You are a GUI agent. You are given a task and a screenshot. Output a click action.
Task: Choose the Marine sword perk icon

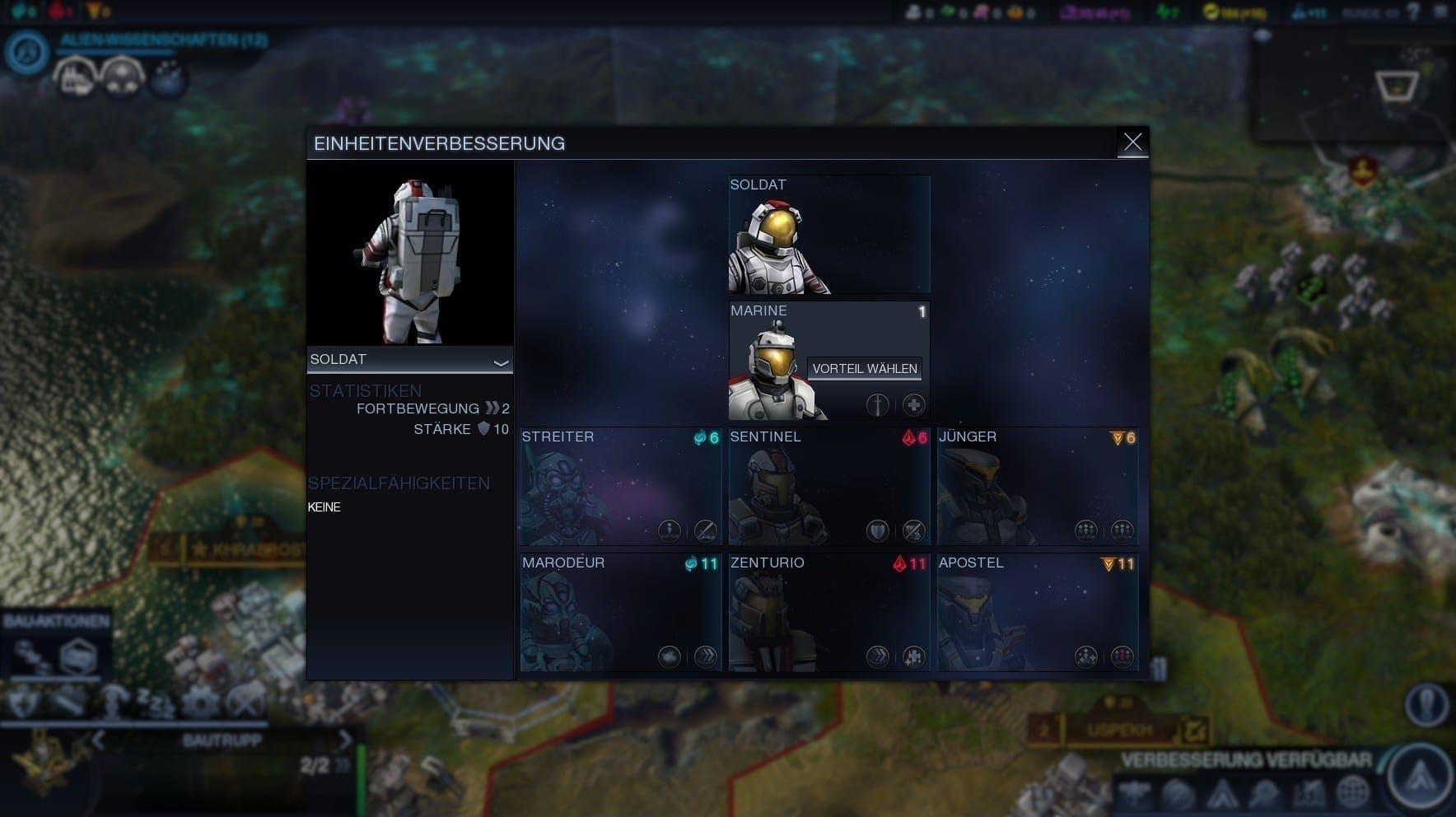point(877,405)
